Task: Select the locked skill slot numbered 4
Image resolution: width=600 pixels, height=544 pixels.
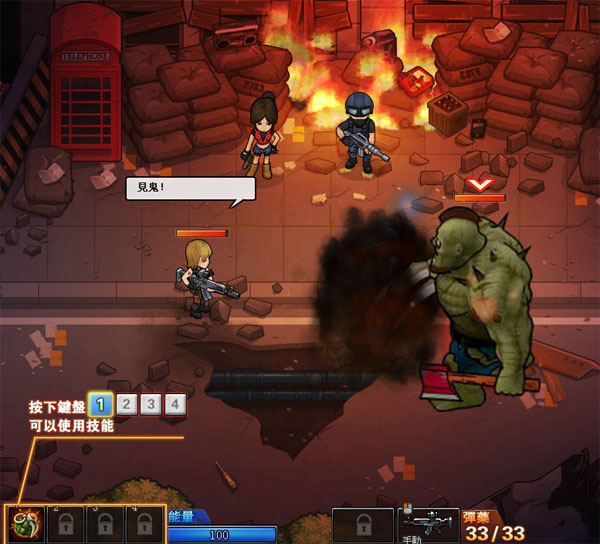Action: 144,524
